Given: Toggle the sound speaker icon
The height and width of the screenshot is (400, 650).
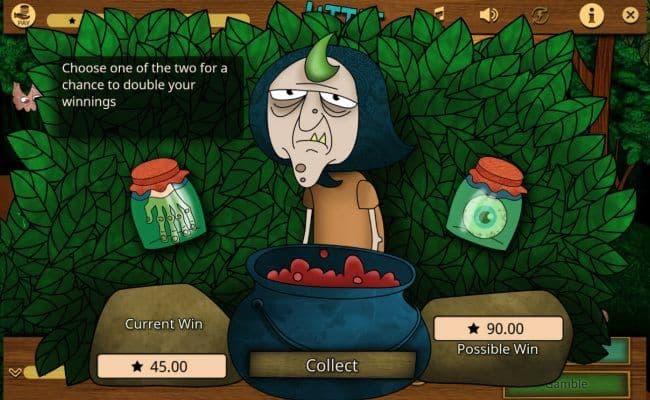Looking at the screenshot, I should click(488, 14).
